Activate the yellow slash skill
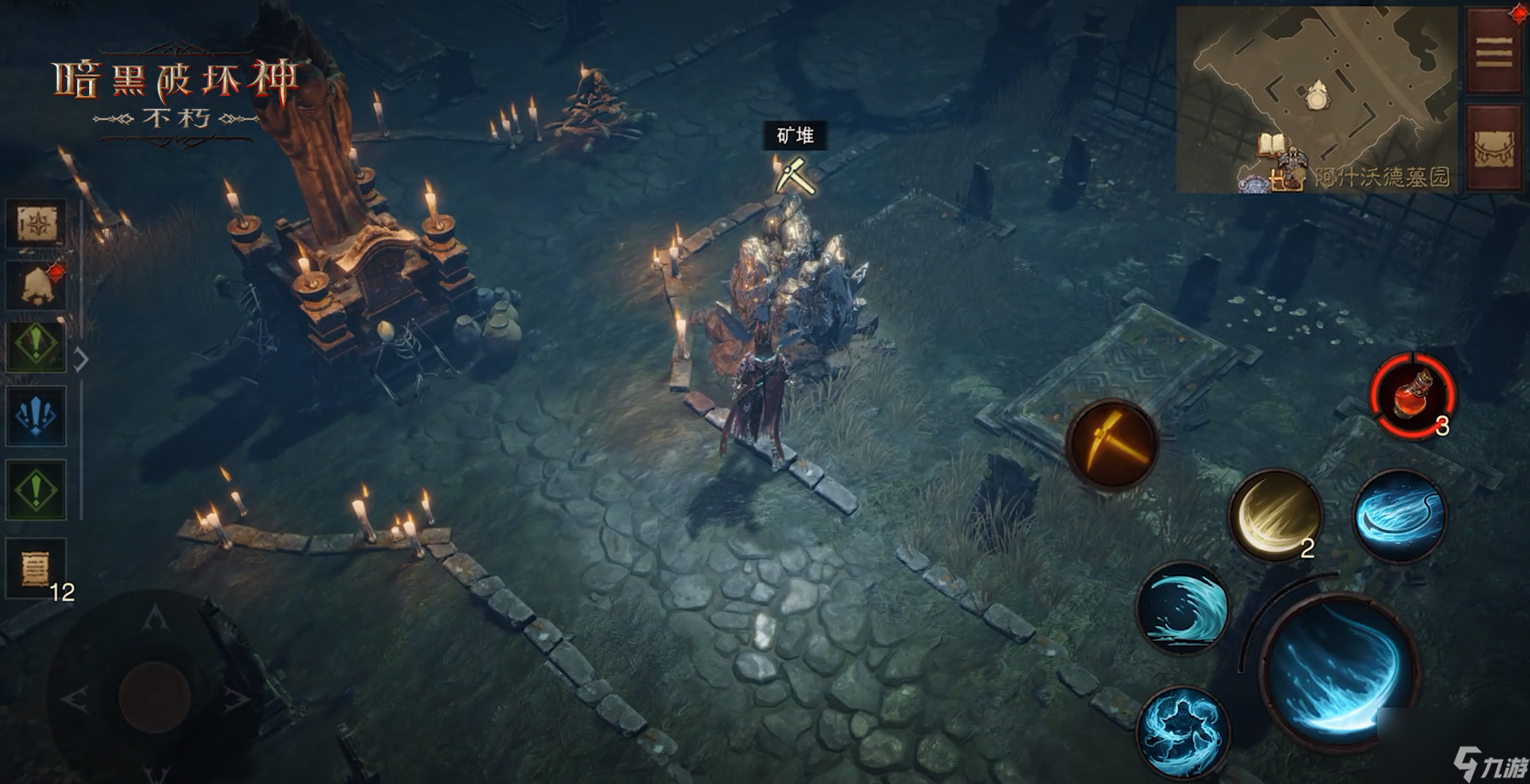This screenshot has width=1530, height=784. coord(1275,514)
